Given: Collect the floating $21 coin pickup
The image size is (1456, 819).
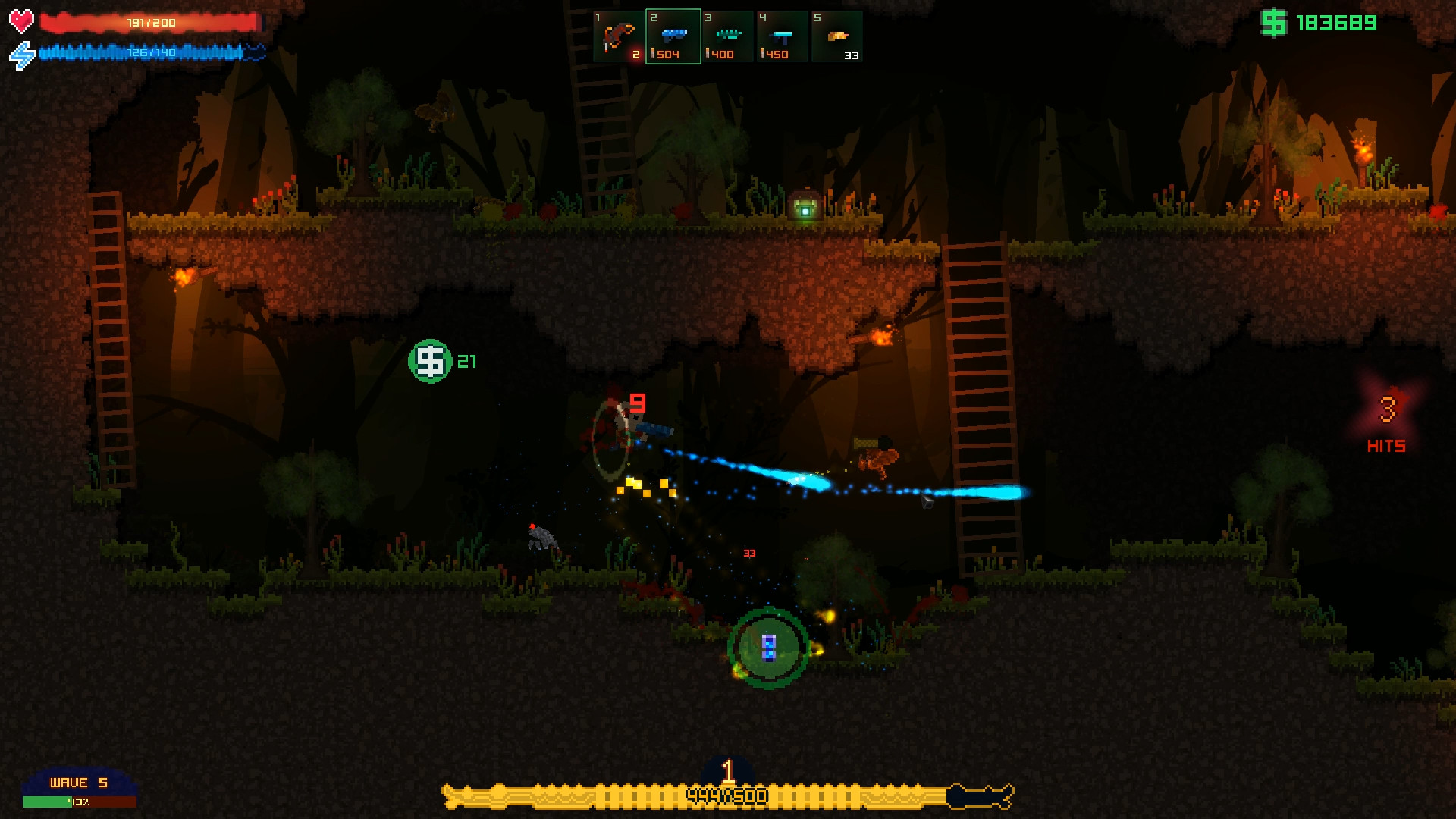Looking at the screenshot, I should click(431, 360).
